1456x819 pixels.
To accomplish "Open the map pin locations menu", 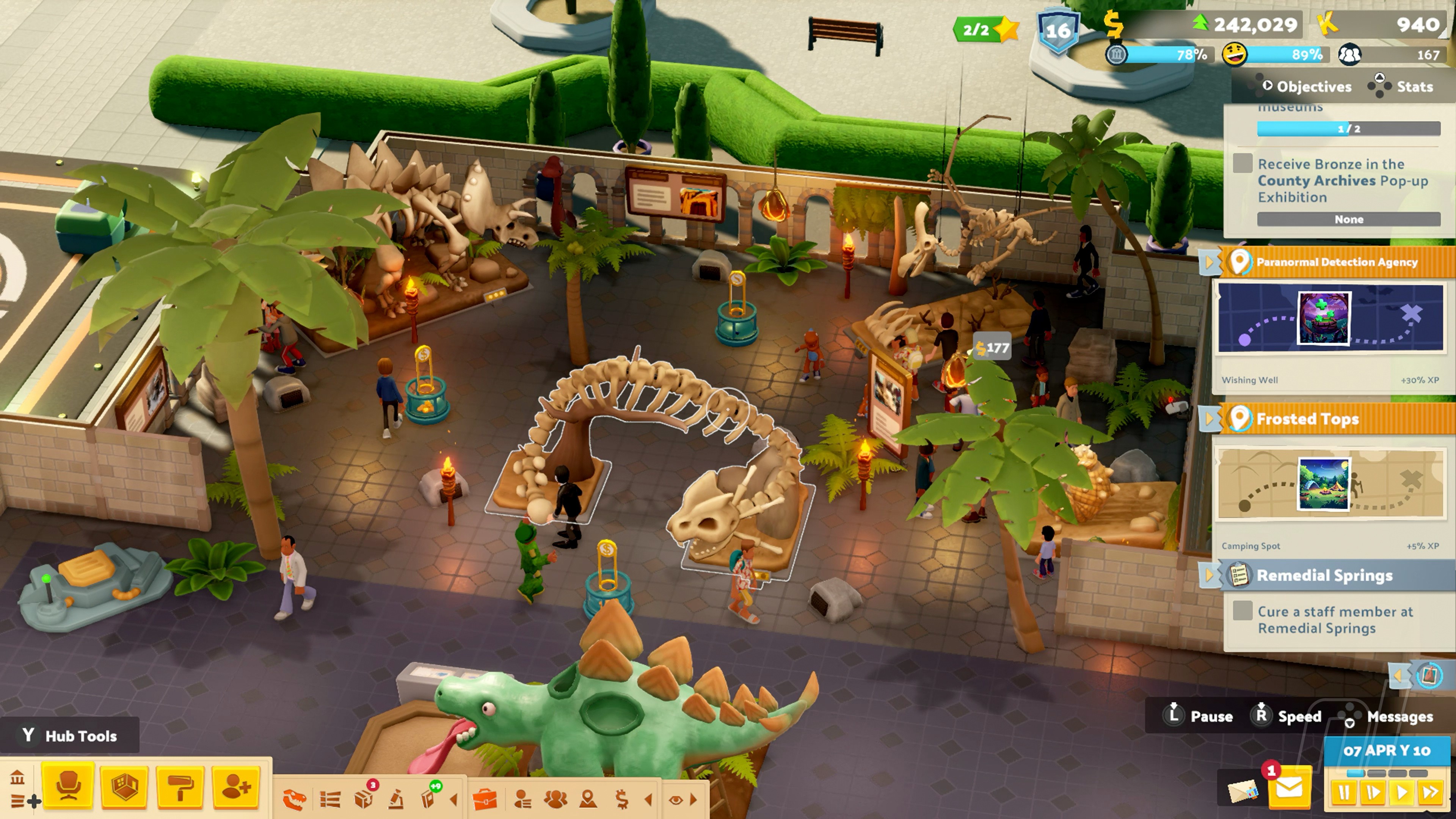I will pos(588,799).
